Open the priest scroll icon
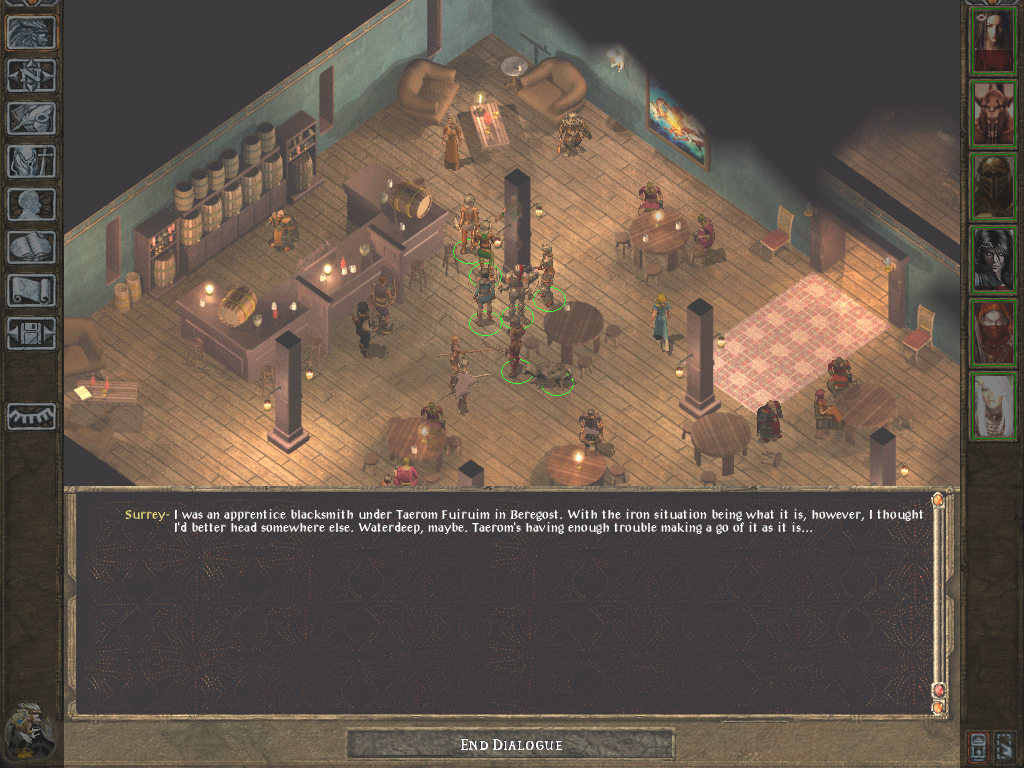The width and height of the screenshot is (1024, 768). 31,290
